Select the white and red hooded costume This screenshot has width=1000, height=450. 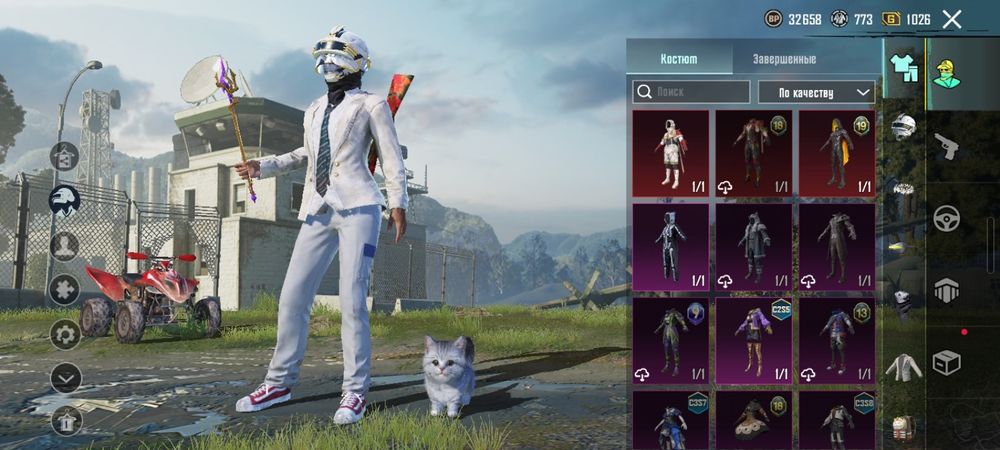pyautogui.click(x=670, y=153)
